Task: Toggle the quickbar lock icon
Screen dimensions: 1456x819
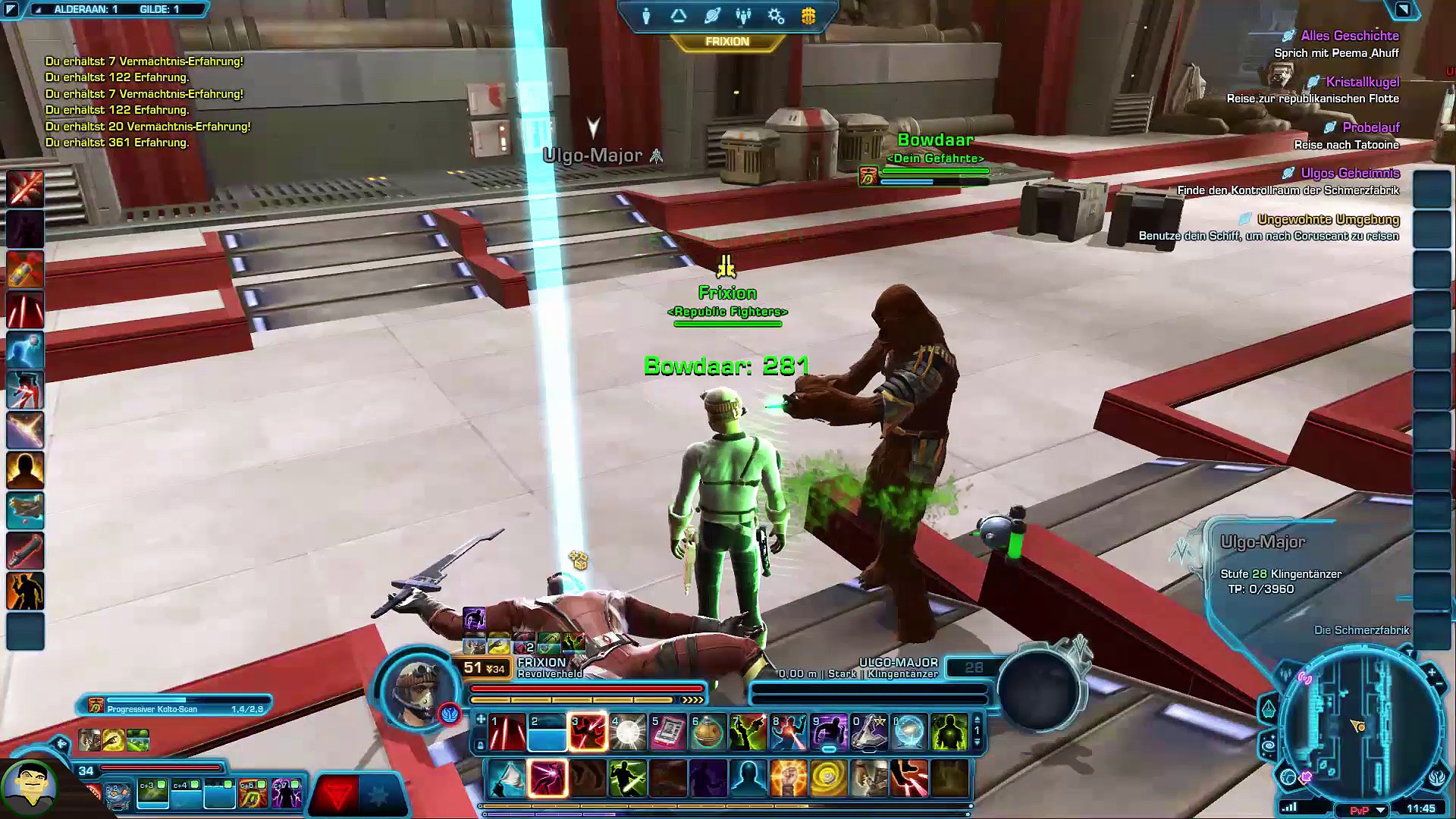Action: point(480,745)
